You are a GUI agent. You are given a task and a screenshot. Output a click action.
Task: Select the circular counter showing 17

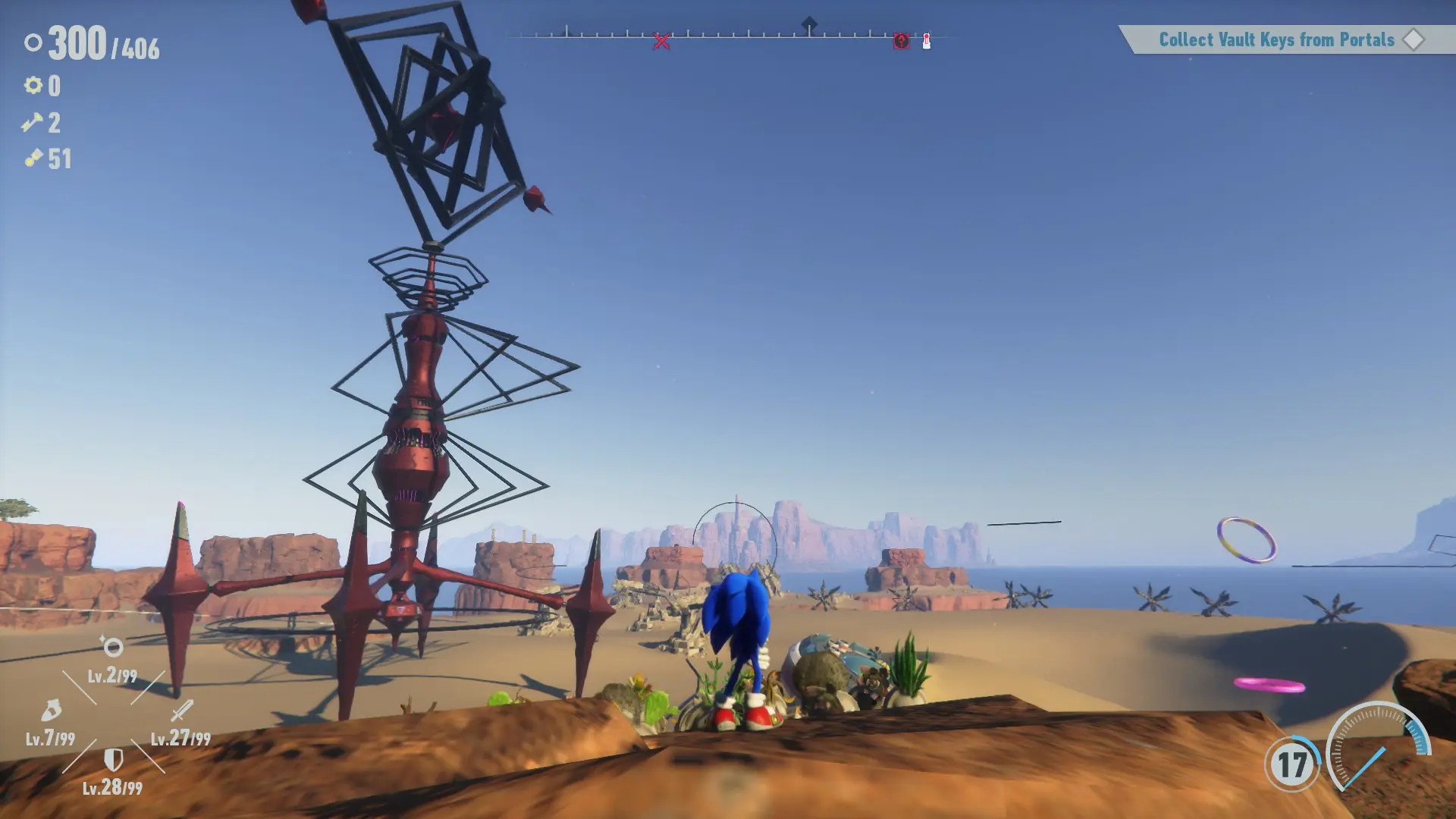1292,764
